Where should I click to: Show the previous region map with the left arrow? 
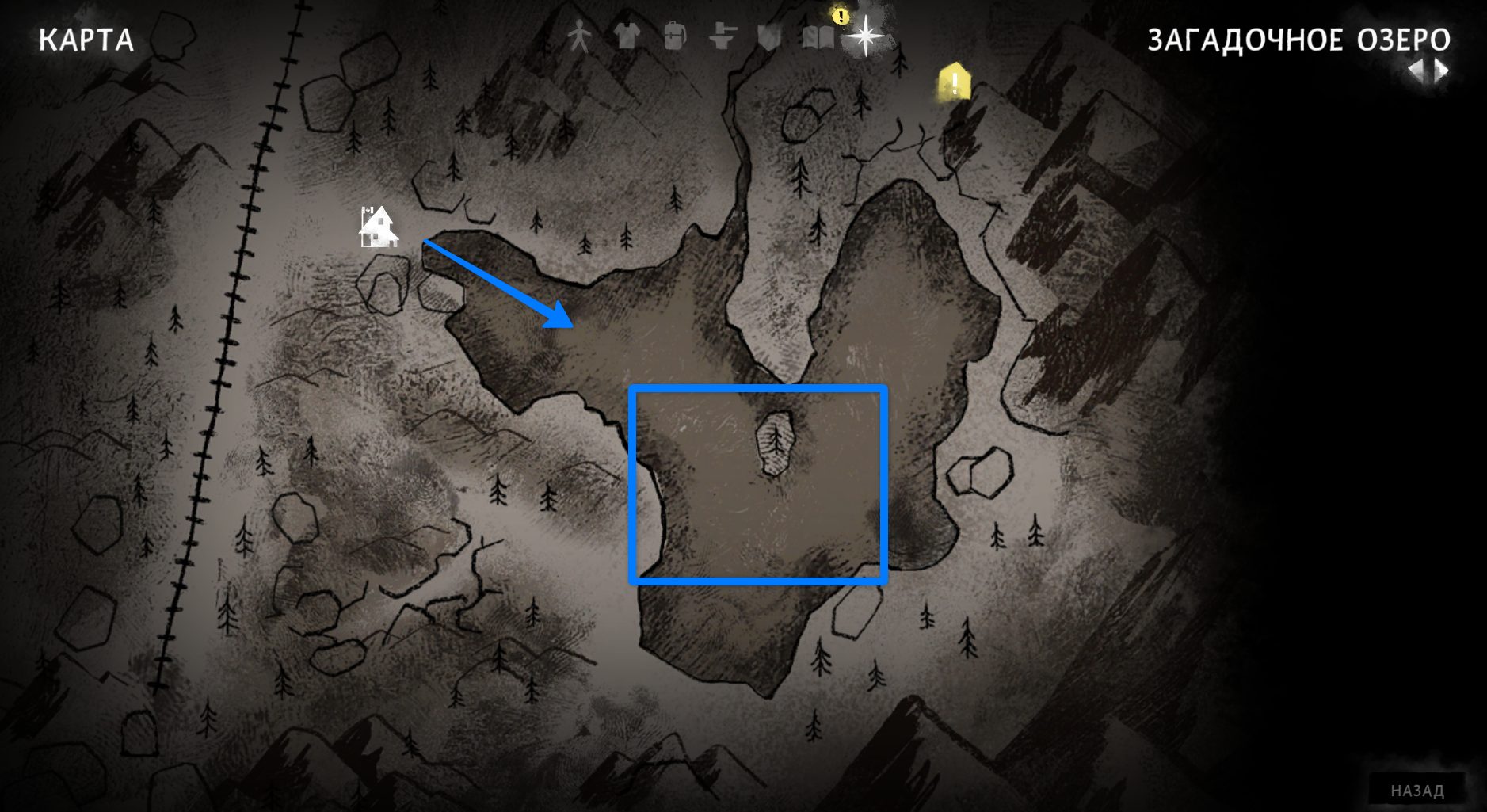click(x=1416, y=72)
